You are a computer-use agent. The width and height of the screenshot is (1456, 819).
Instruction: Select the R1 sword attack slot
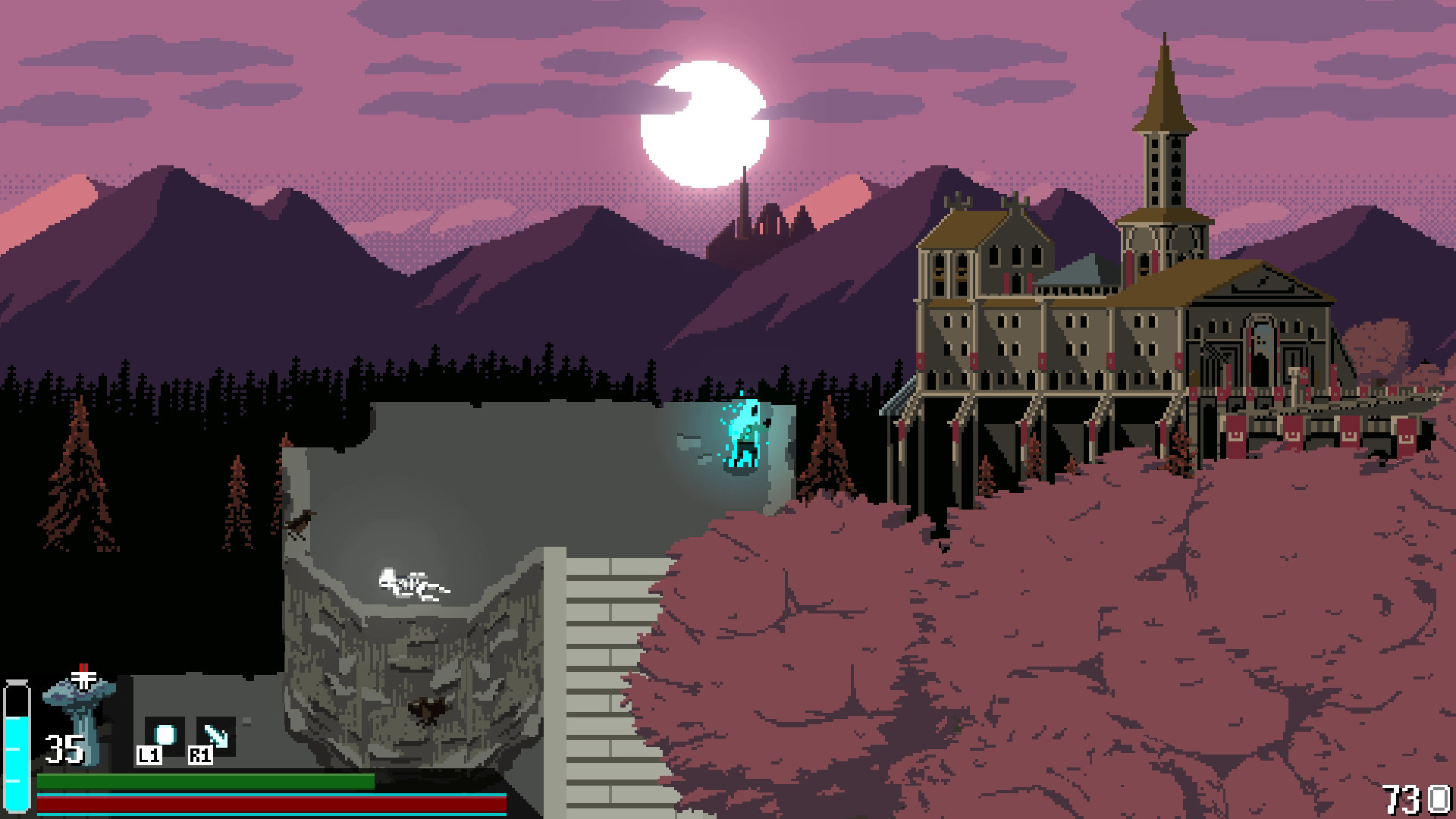[216, 734]
